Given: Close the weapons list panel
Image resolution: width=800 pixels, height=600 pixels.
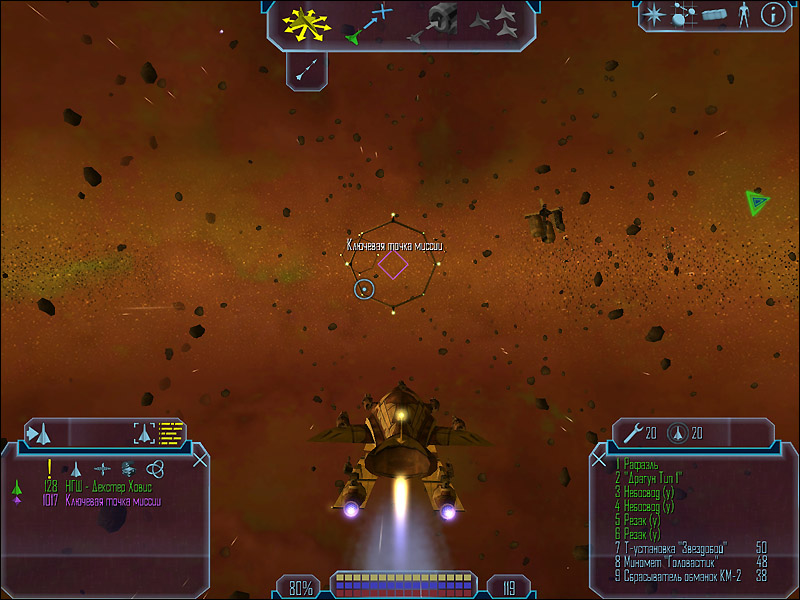Looking at the screenshot, I should click(599, 459).
